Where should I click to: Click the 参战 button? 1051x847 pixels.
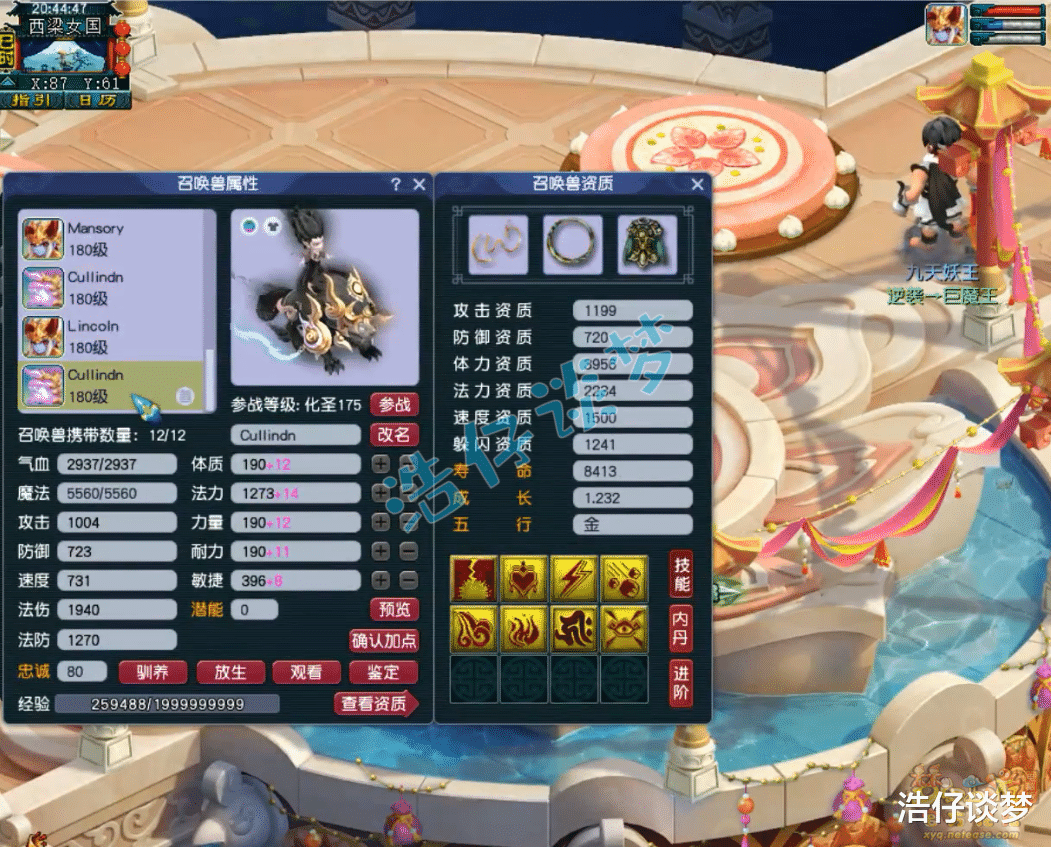tap(394, 405)
